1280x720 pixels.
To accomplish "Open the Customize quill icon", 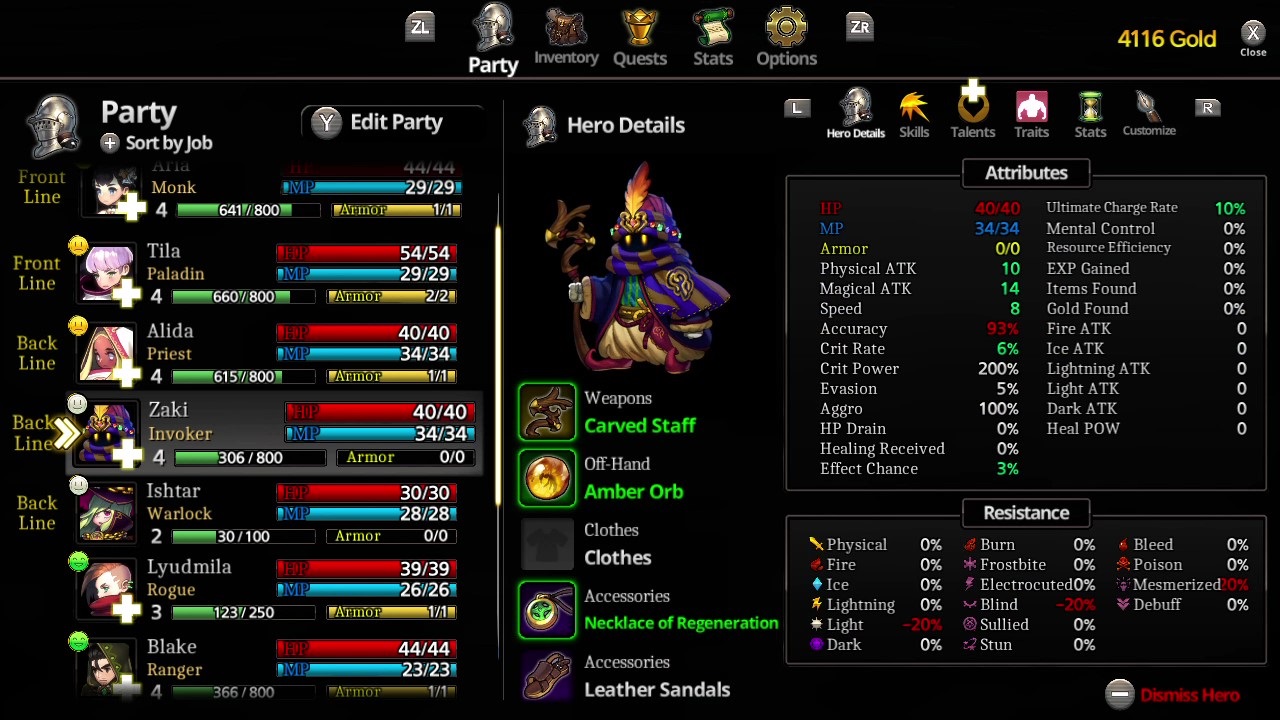I will tap(1148, 108).
